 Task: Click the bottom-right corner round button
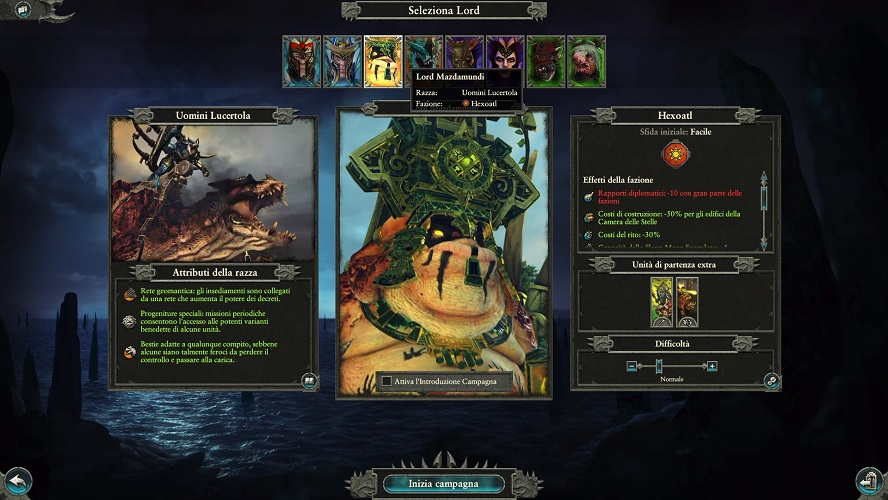point(869,481)
